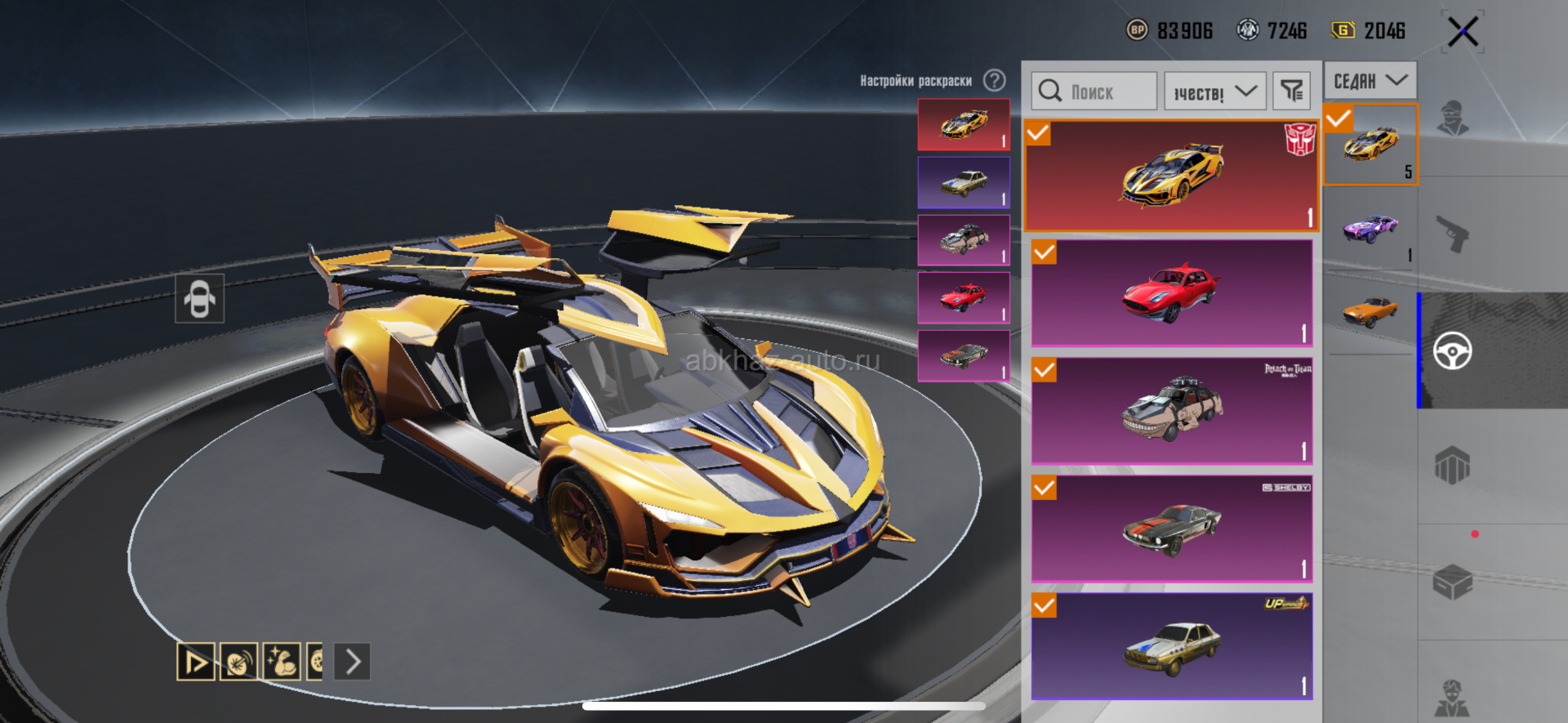
Task: Choose the purple muscle car model thumbnail
Action: point(1370,230)
